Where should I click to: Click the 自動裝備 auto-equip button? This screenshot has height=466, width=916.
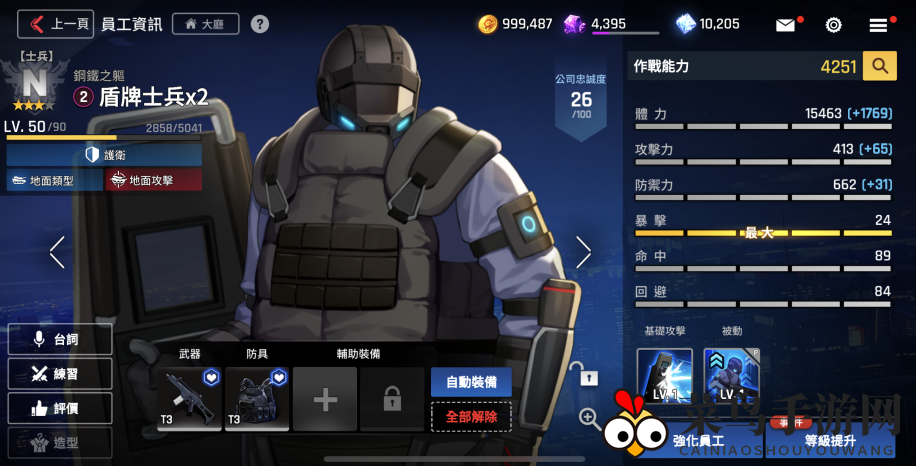pyautogui.click(x=471, y=381)
